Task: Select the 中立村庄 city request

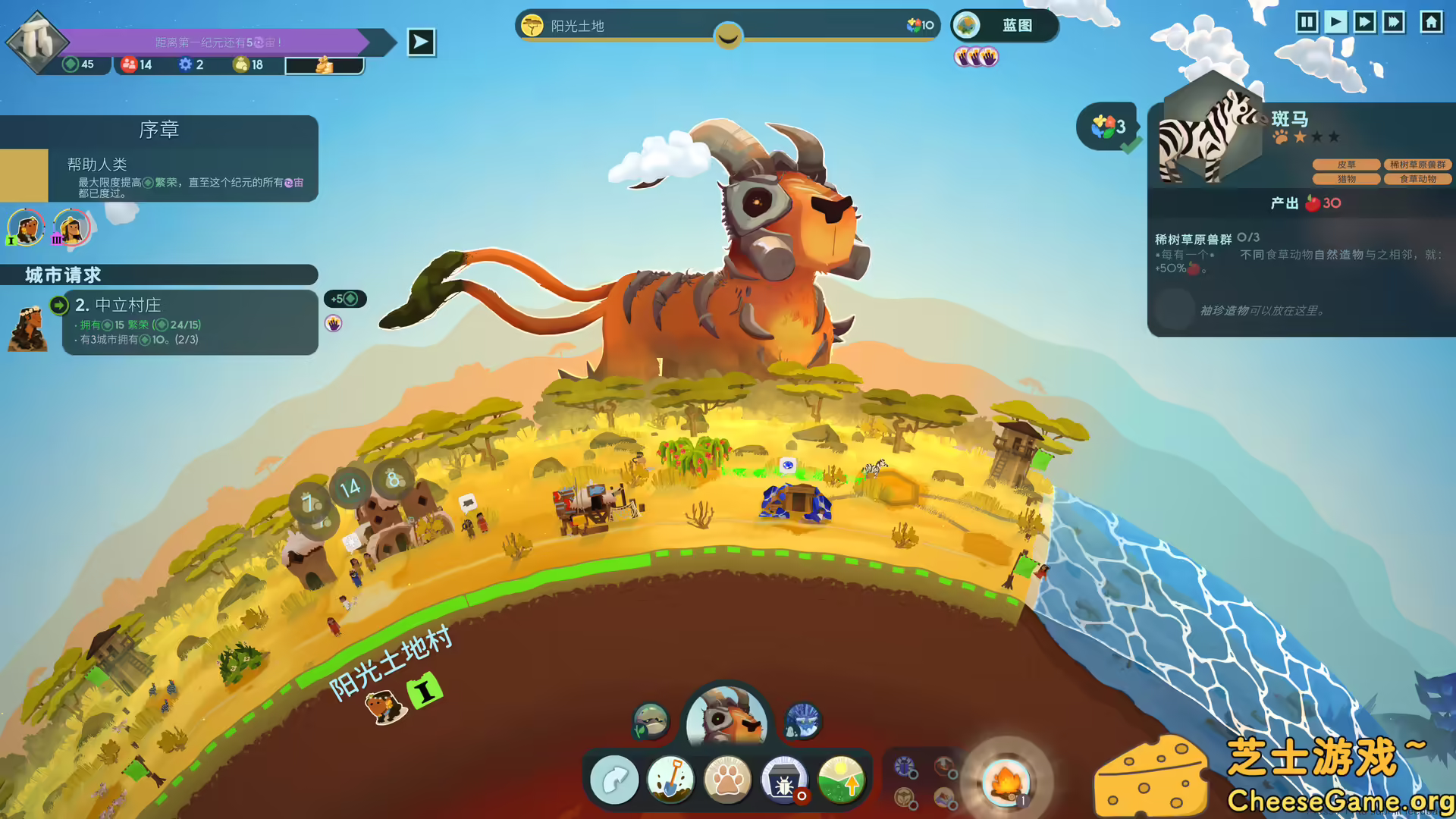Action: click(190, 322)
